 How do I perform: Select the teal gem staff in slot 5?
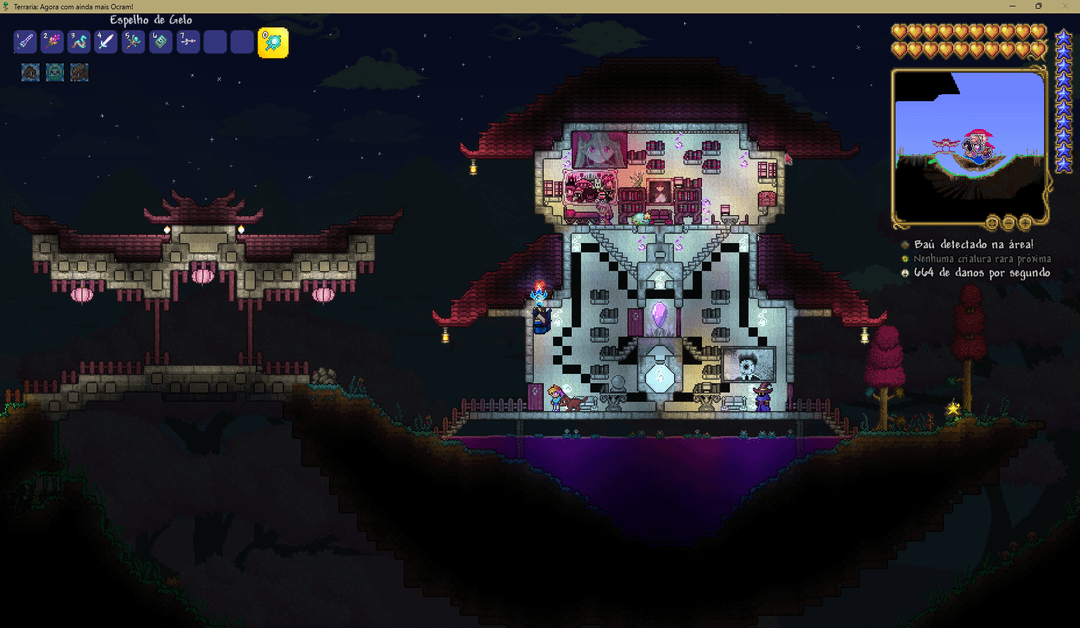tap(133, 42)
